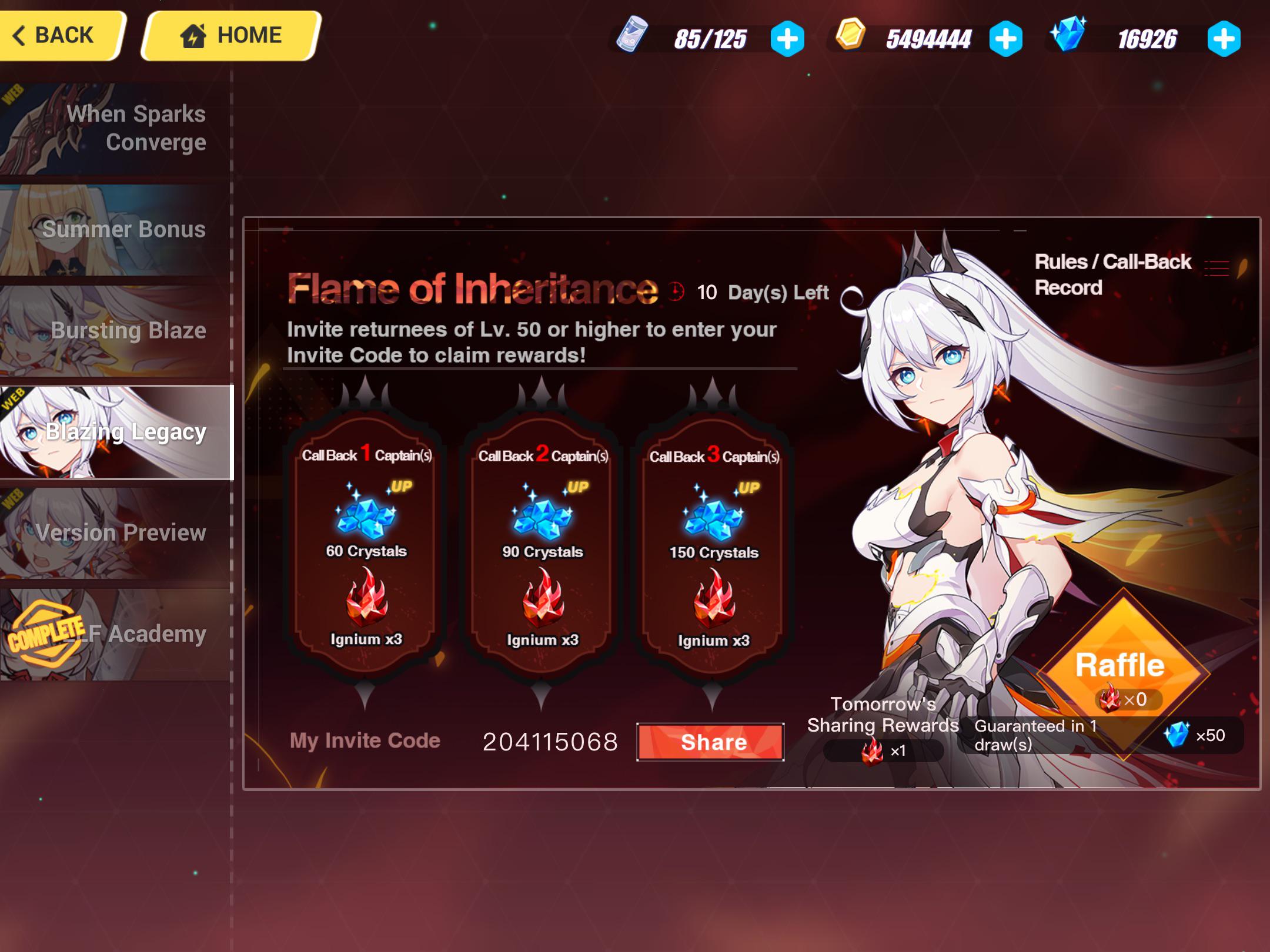Tap the plus next to crystal count 16926
This screenshot has width=1270, height=952.
(x=1224, y=38)
